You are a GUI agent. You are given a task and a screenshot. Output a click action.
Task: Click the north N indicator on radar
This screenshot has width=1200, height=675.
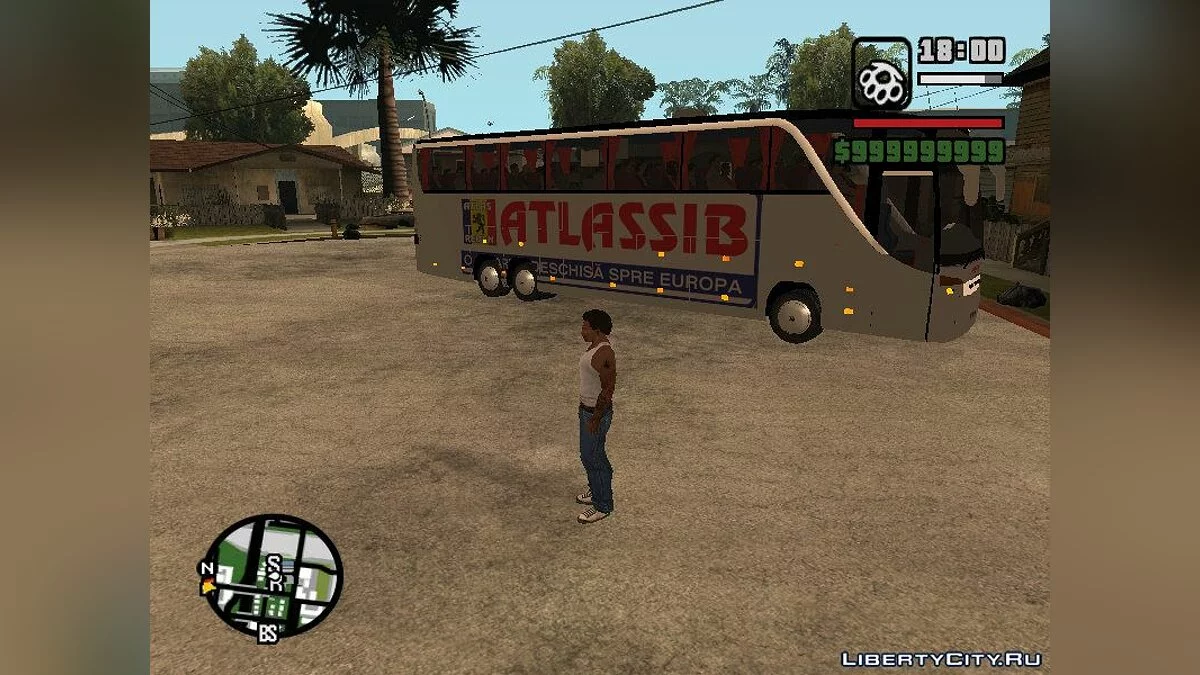207,569
